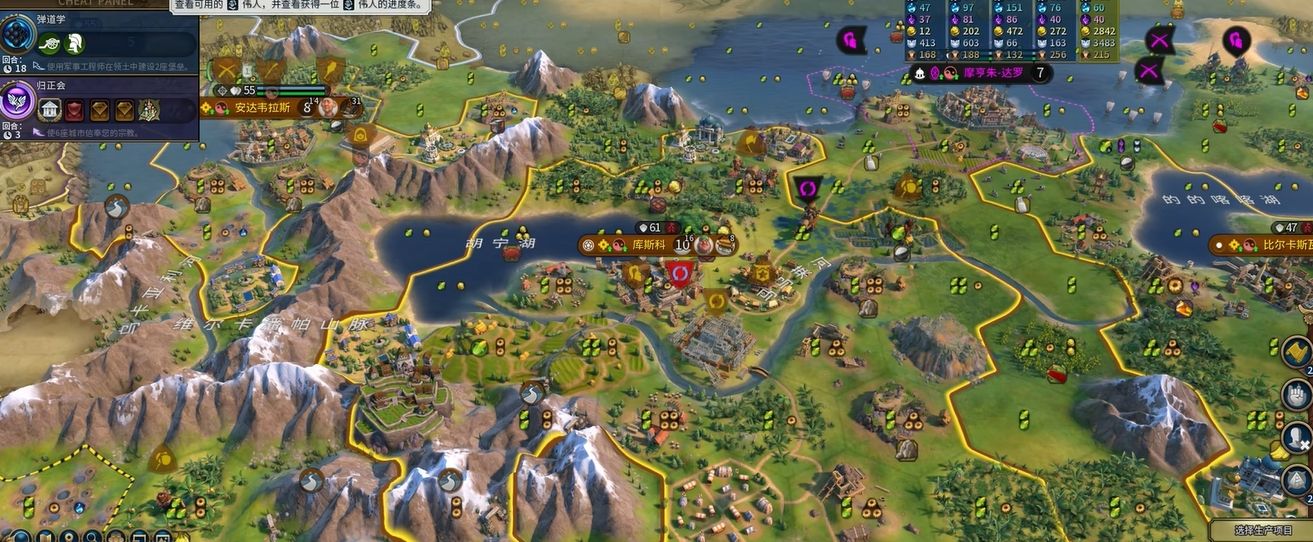Open the raised fist notification icon
This screenshot has width=1313, height=542.
pyautogui.click(x=1297, y=395)
